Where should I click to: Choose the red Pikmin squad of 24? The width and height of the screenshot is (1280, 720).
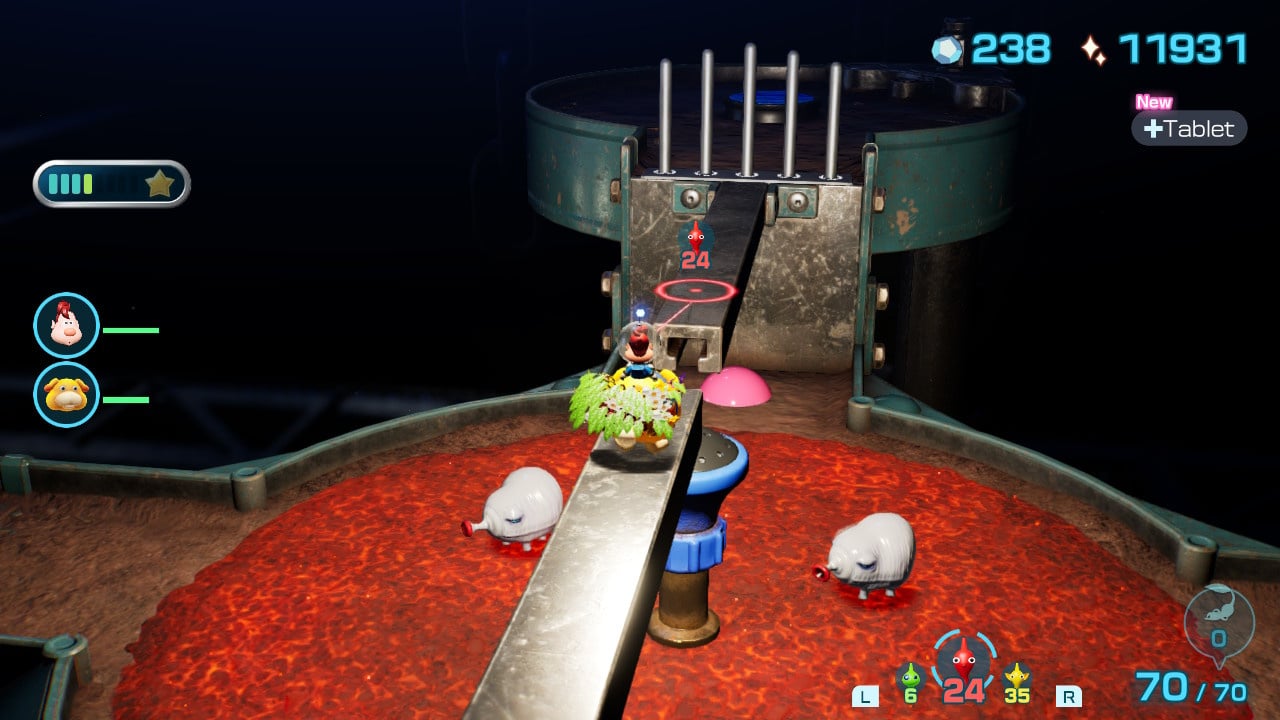(x=963, y=664)
